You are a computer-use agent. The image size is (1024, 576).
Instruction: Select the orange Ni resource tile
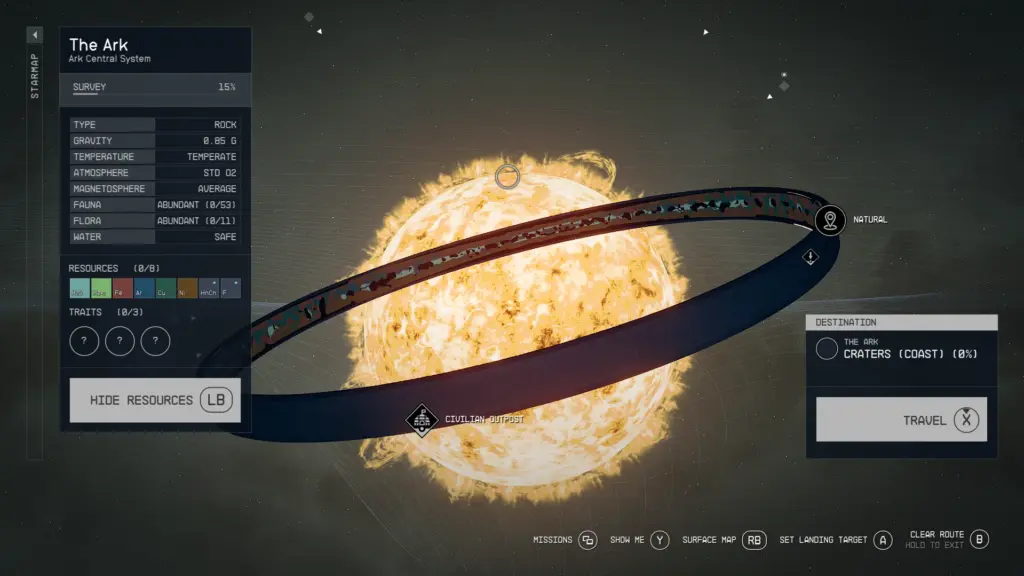pyautogui.click(x=187, y=289)
